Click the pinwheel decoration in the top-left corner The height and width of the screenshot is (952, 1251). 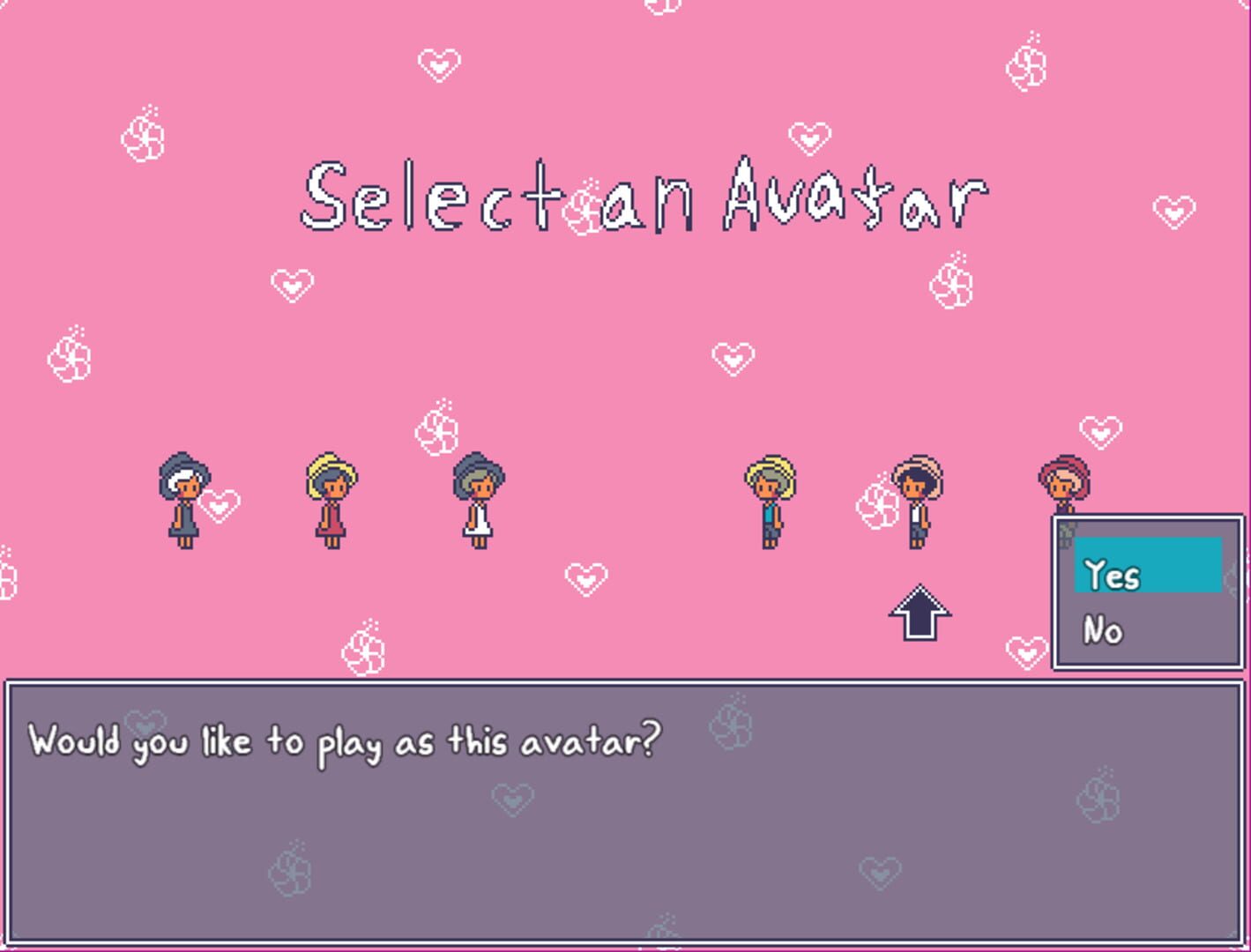[144, 139]
